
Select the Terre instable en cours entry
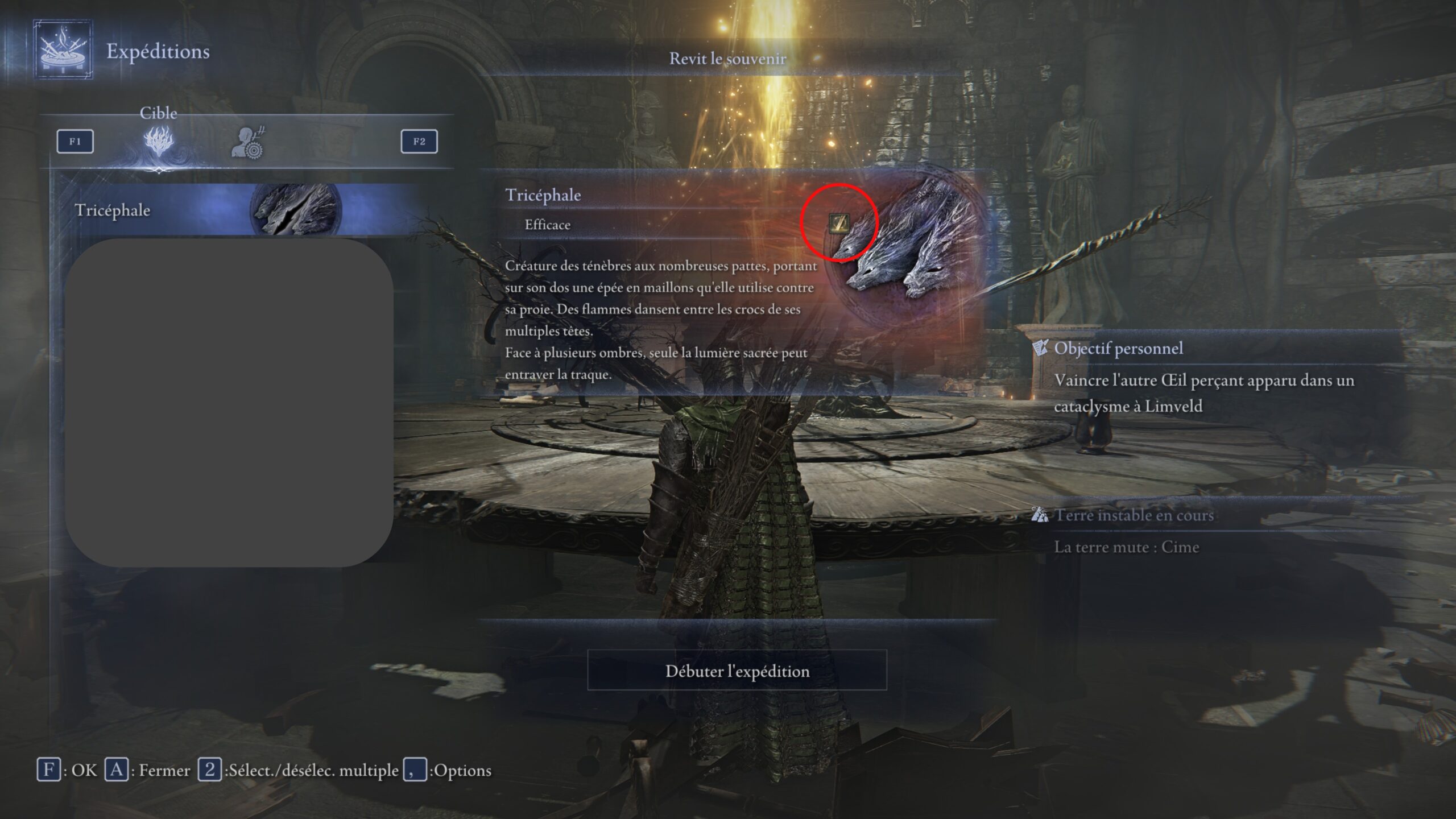[1134, 515]
